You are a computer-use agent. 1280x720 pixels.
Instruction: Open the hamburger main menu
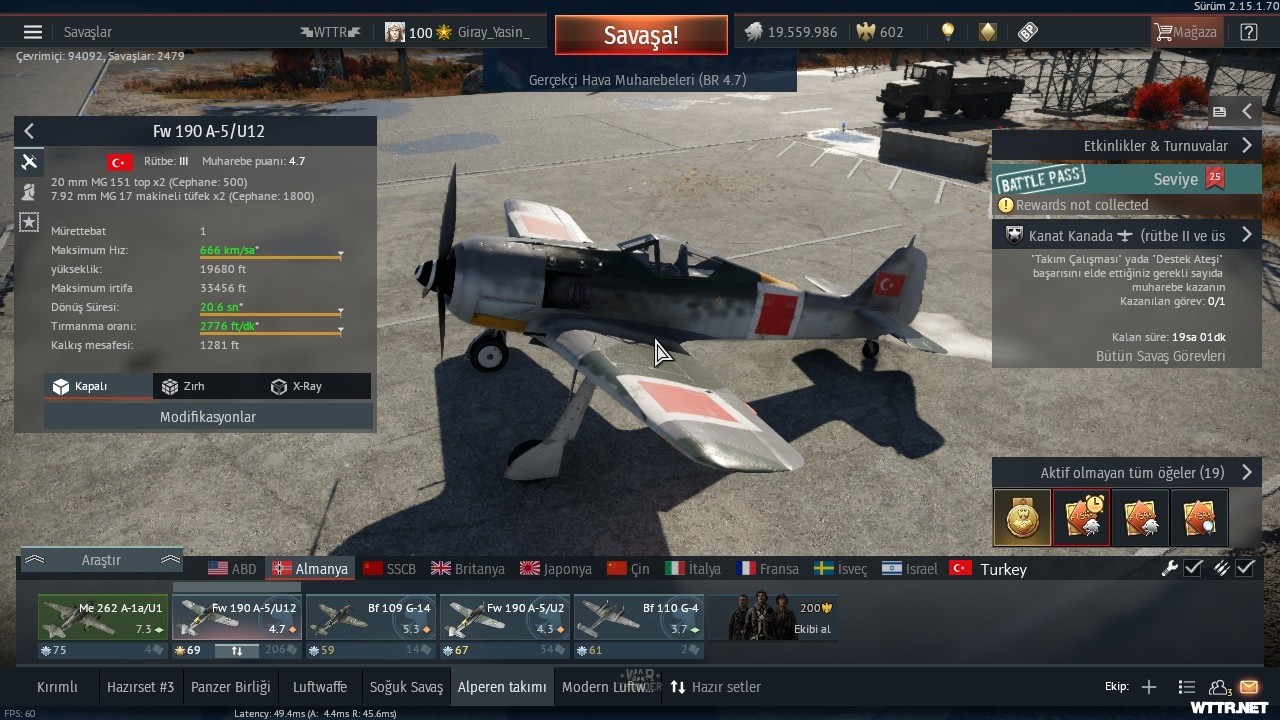point(33,32)
